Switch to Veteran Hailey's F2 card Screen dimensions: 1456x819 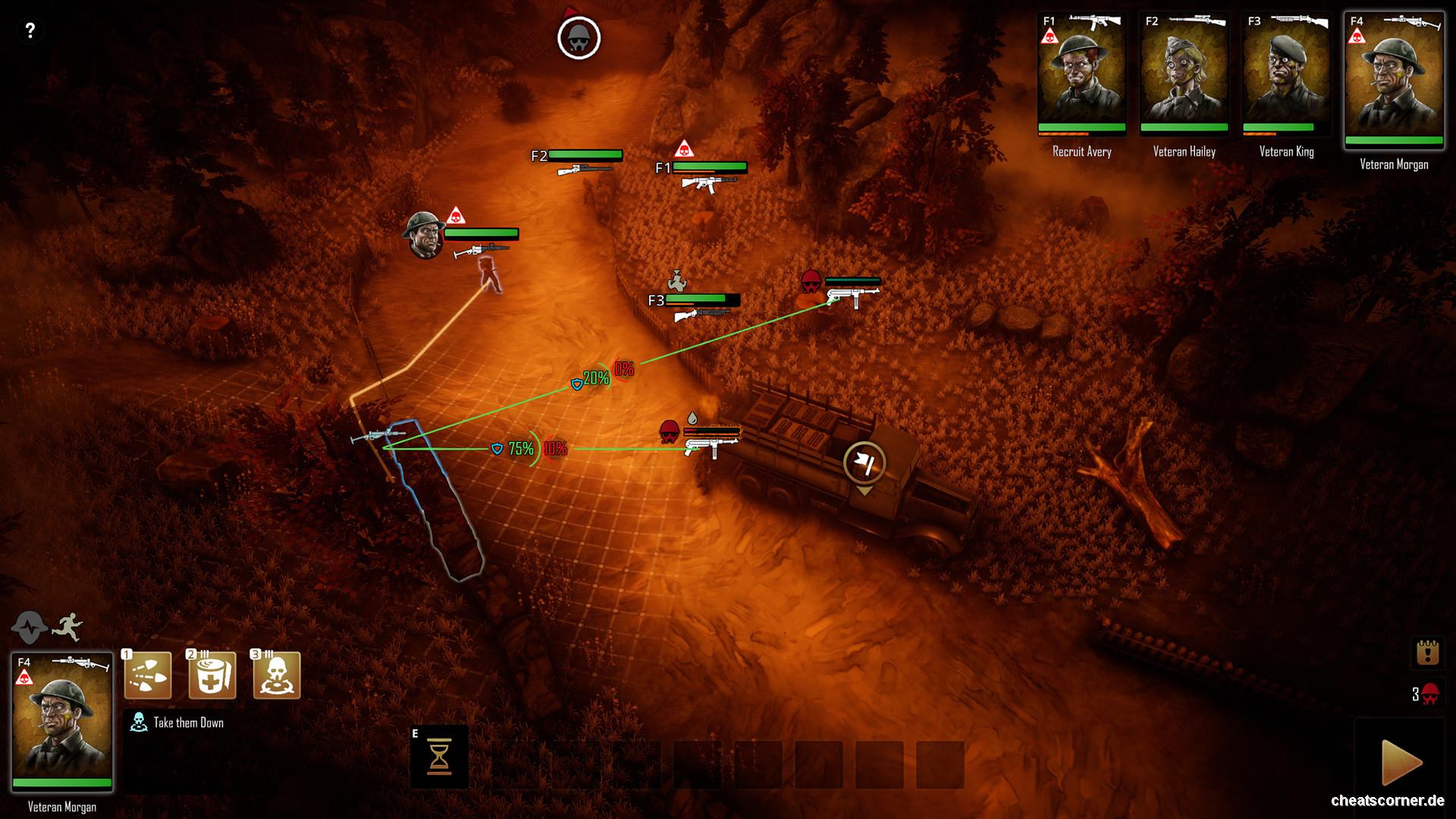click(1184, 72)
